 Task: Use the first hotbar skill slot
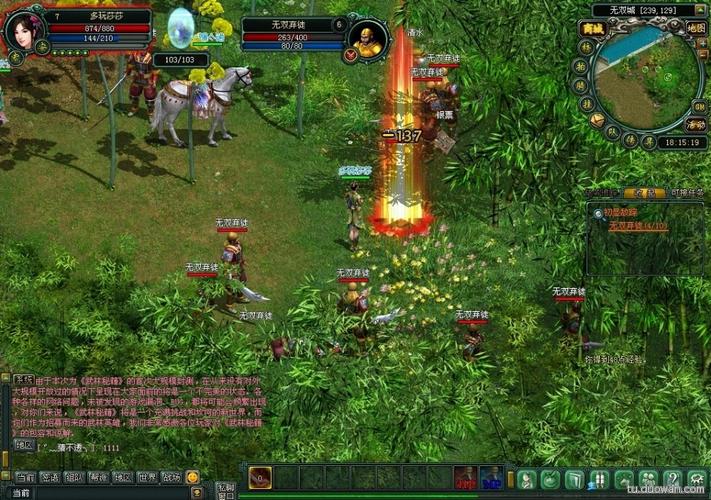point(259,478)
